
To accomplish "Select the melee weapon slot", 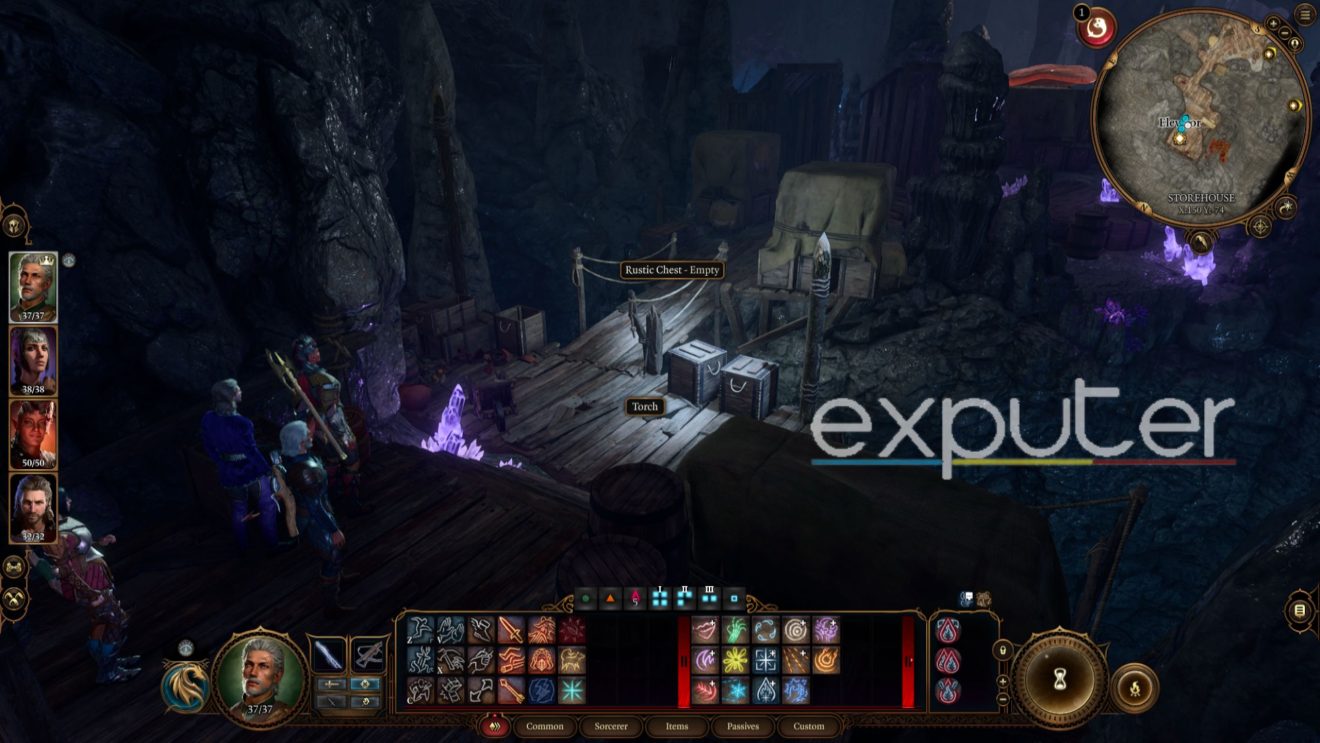I will pyautogui.click(x=329, y=655).
